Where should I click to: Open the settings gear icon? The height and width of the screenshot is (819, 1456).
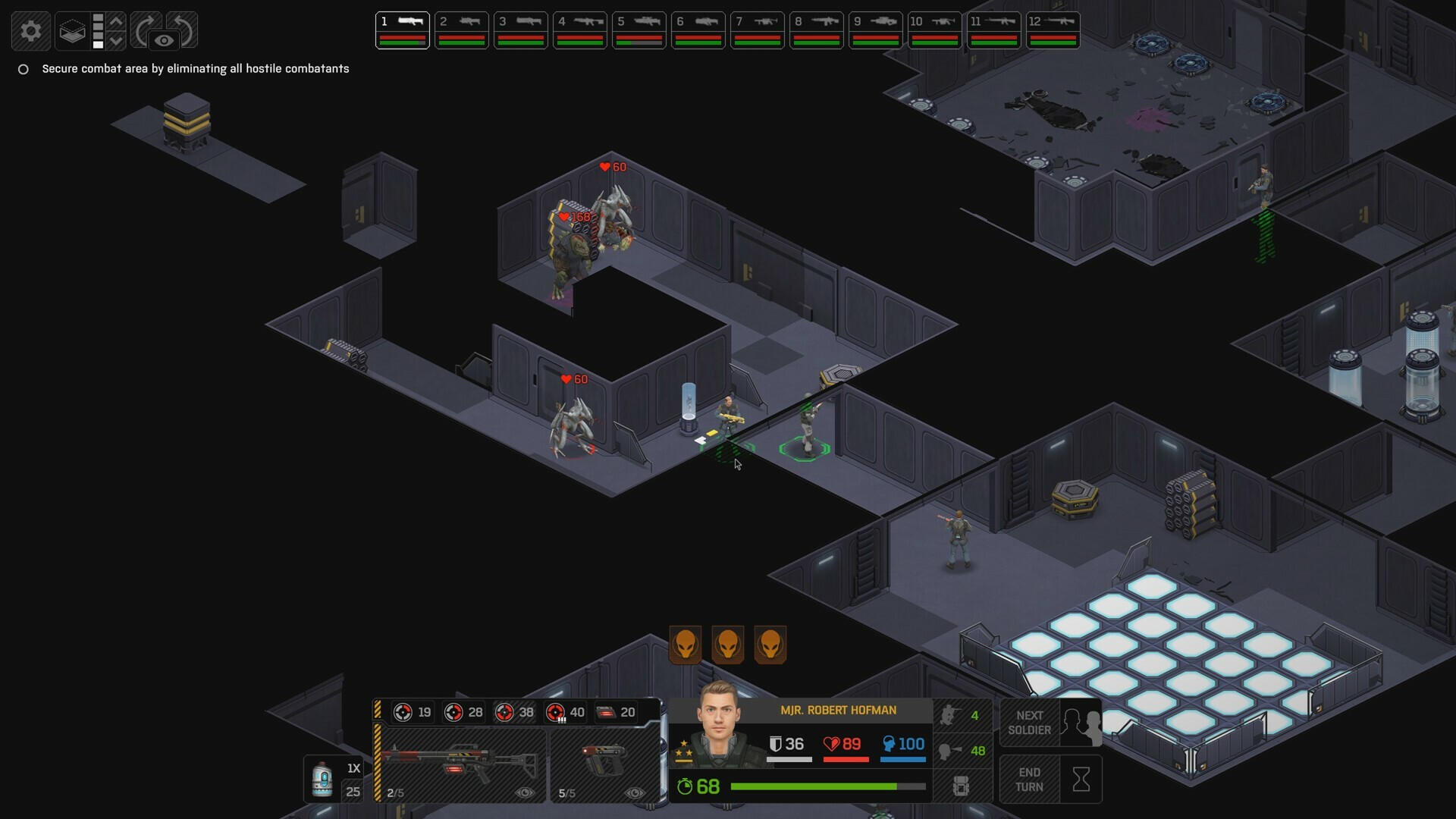pyautogui.click(x=31, y=30)
